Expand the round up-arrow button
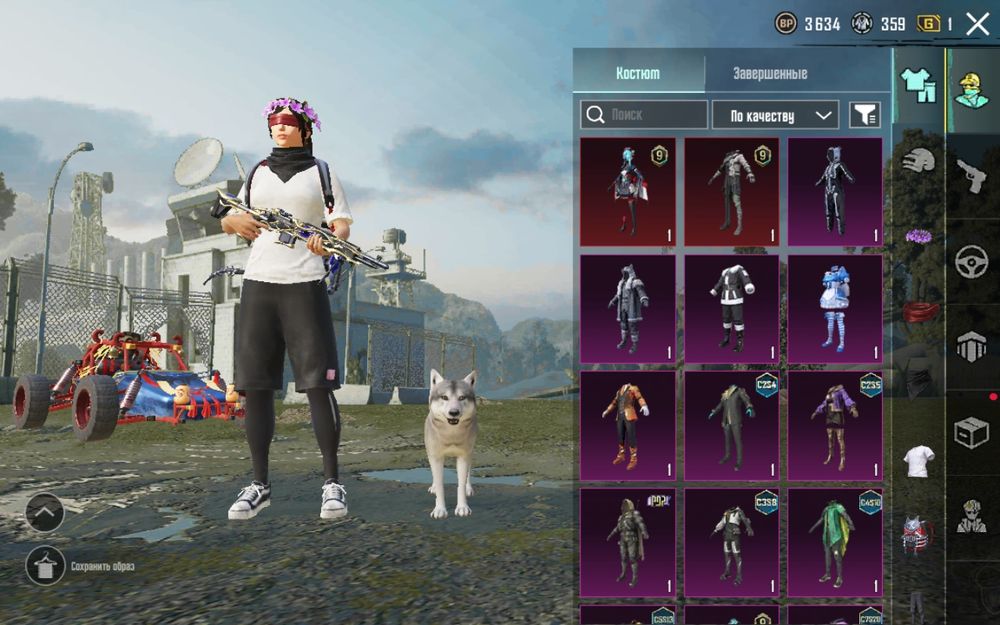Viewport: 1000px width, 625px height. 45,513
